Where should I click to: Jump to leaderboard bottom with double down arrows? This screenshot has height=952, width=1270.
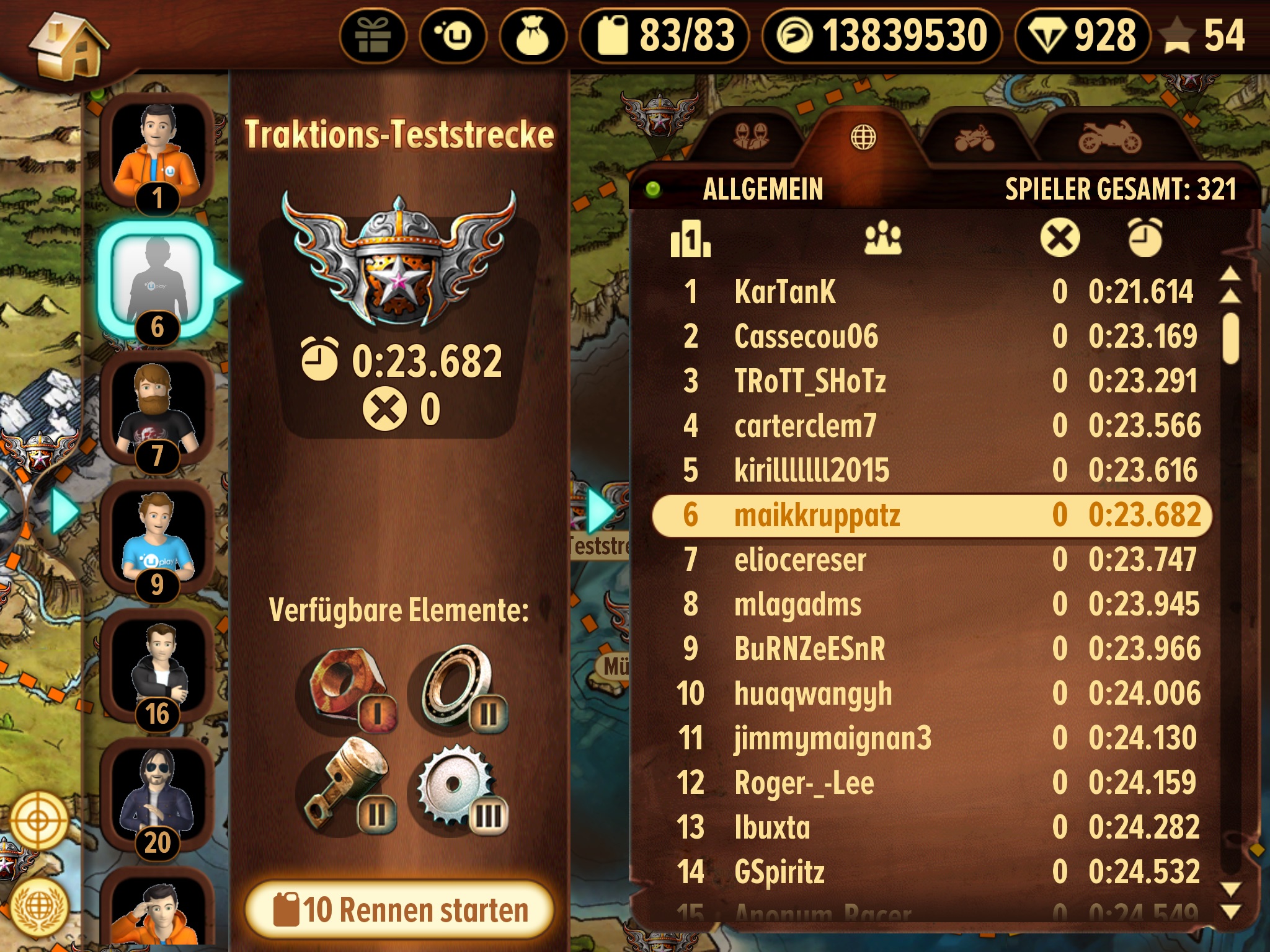click(x=1230, y=901)
